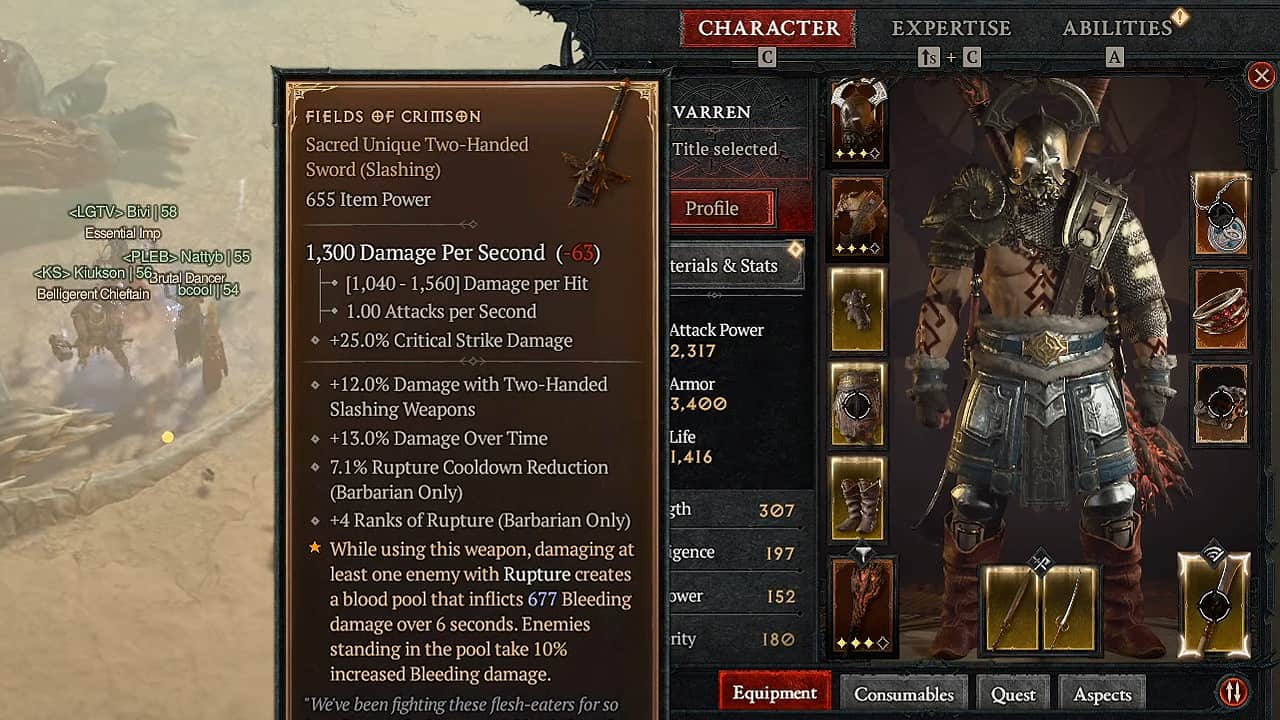Switch to the EXPERTISE tab
The width and height of the screenshot is (1280, 720).
click(x=951, y=27)
